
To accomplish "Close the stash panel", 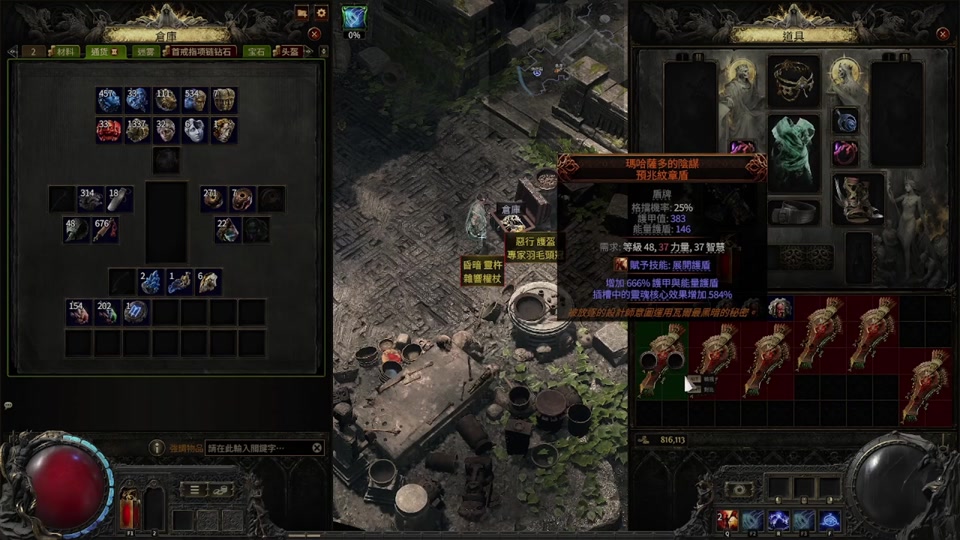I will tap(314, 33).
